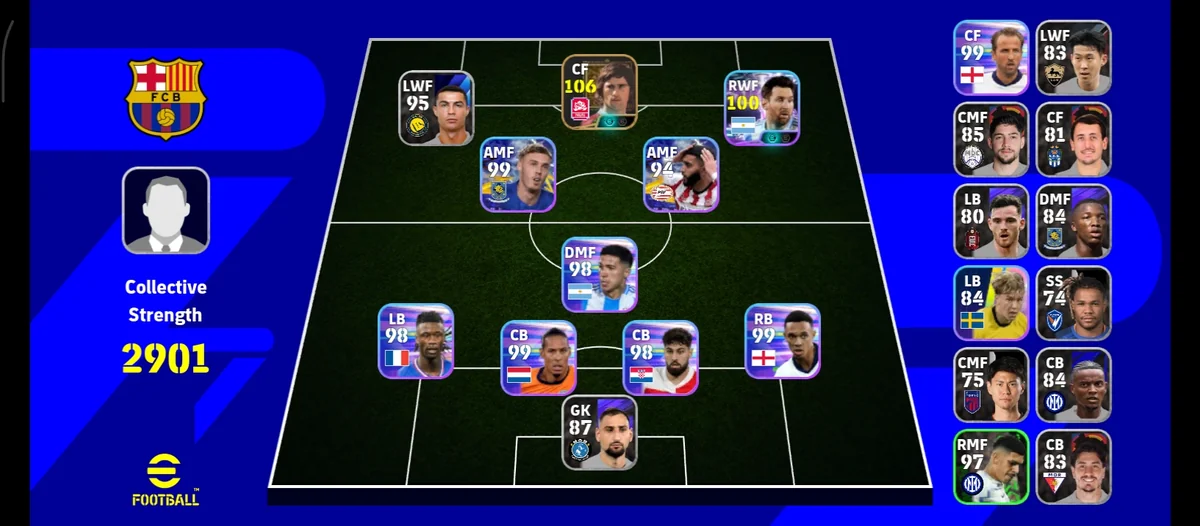This screenshot has width=1200, height=526.
Task: Select the CB 98 defender card
Action: click(x=660, y=358)
